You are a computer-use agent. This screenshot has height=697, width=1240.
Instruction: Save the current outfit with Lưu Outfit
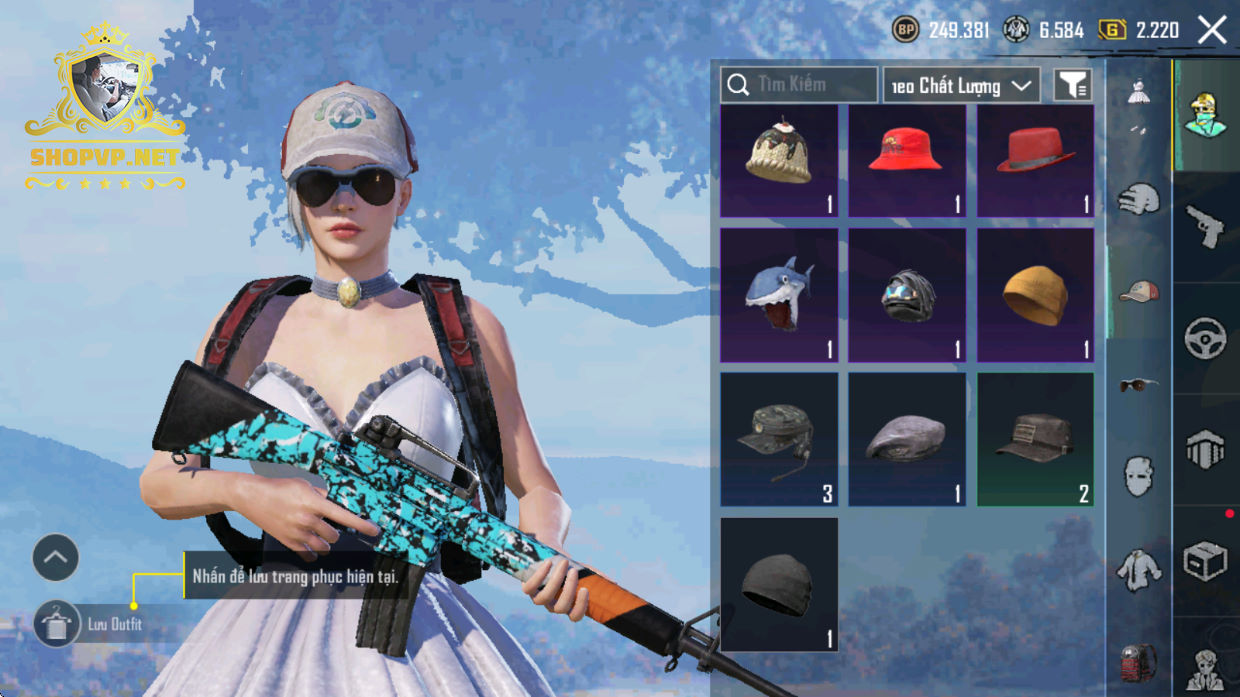(x=58, y=624)
